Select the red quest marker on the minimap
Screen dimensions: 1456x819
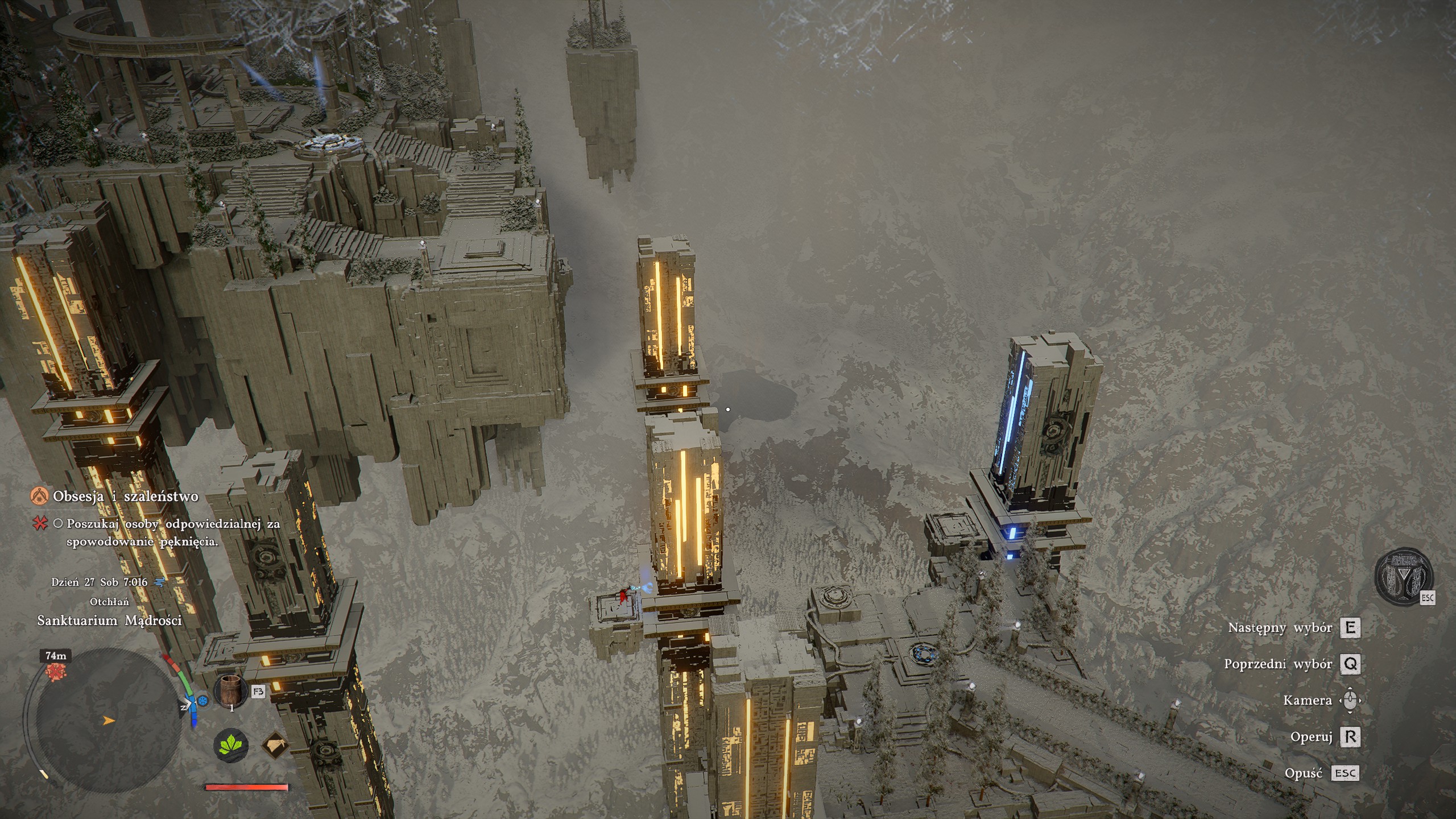pos(56,672)
